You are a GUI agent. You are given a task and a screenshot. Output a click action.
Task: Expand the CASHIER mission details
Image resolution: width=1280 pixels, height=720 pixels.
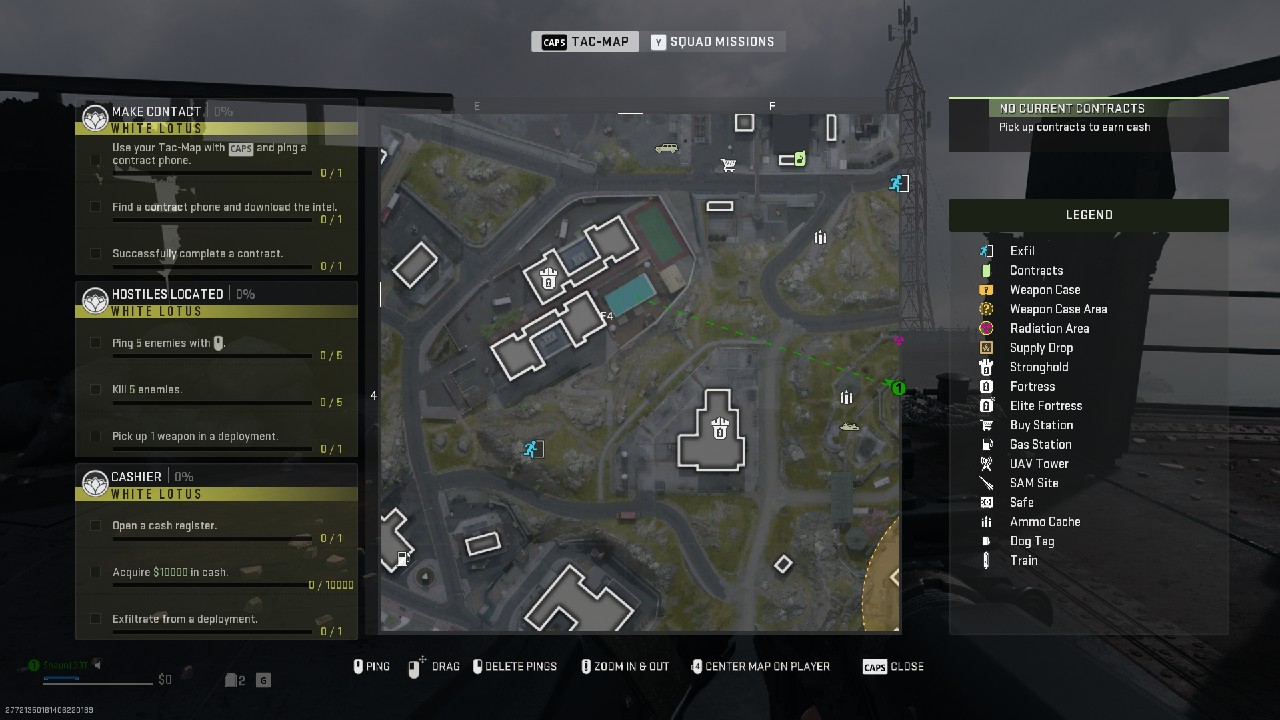[135, 476]
